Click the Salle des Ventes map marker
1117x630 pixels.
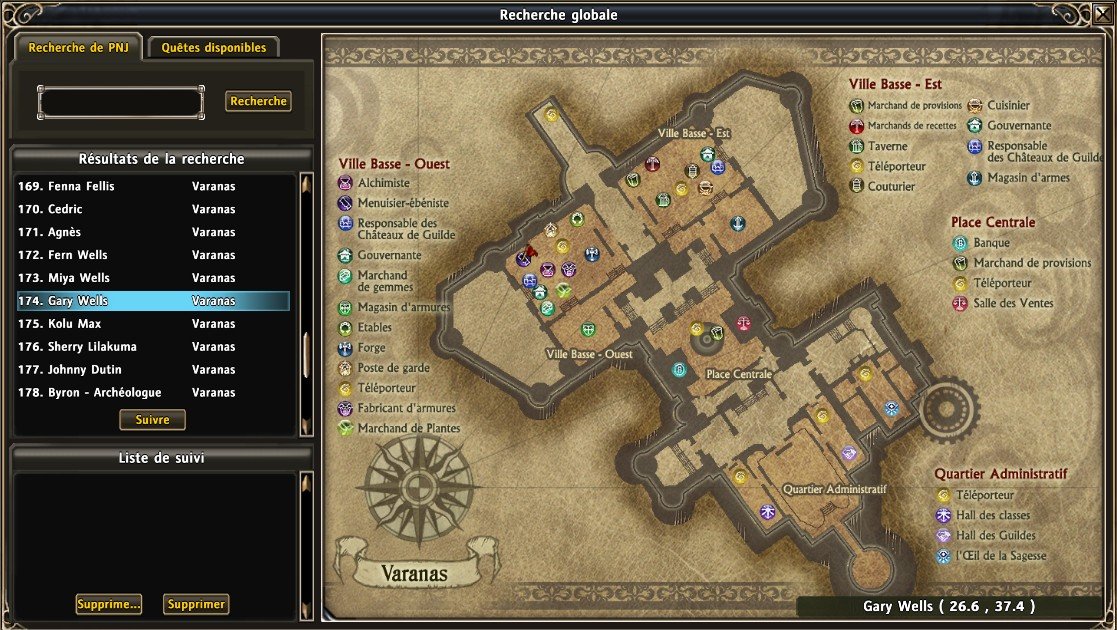pyautogui.click(x=743, y=323)
